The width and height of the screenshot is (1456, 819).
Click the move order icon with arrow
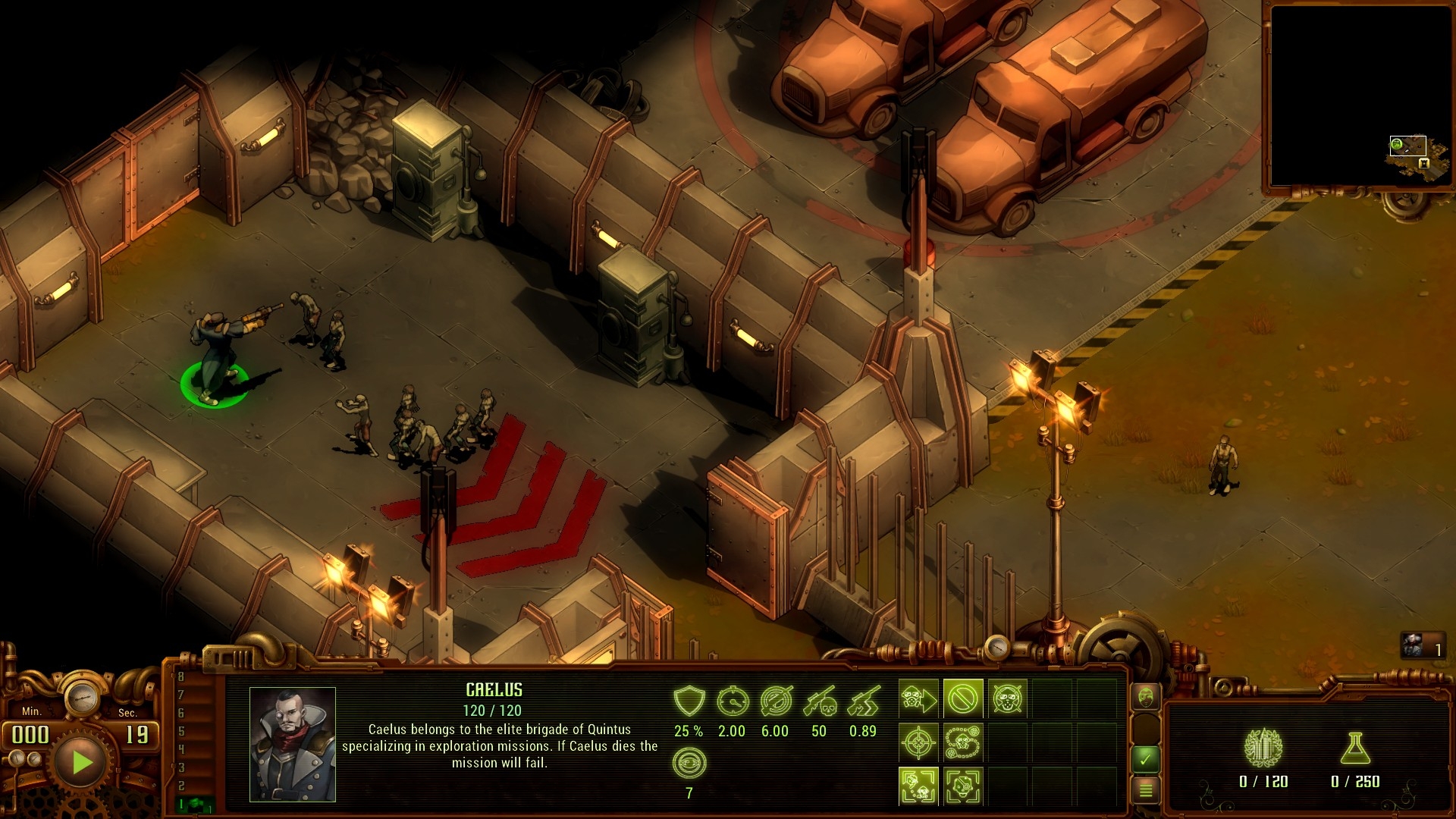point(919,698)
